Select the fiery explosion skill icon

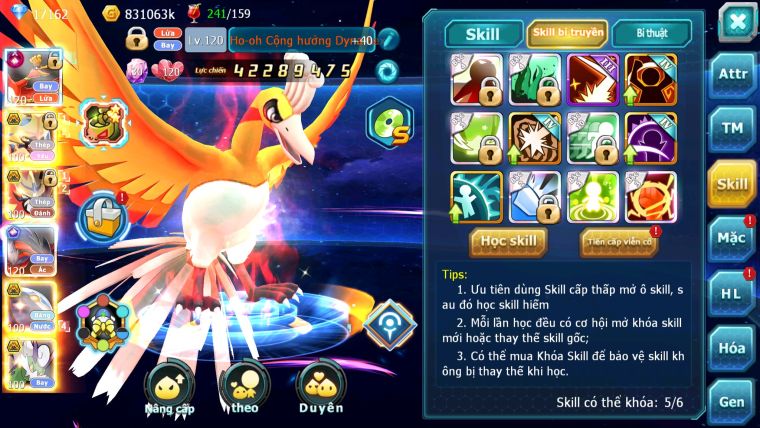coord(593,79)
